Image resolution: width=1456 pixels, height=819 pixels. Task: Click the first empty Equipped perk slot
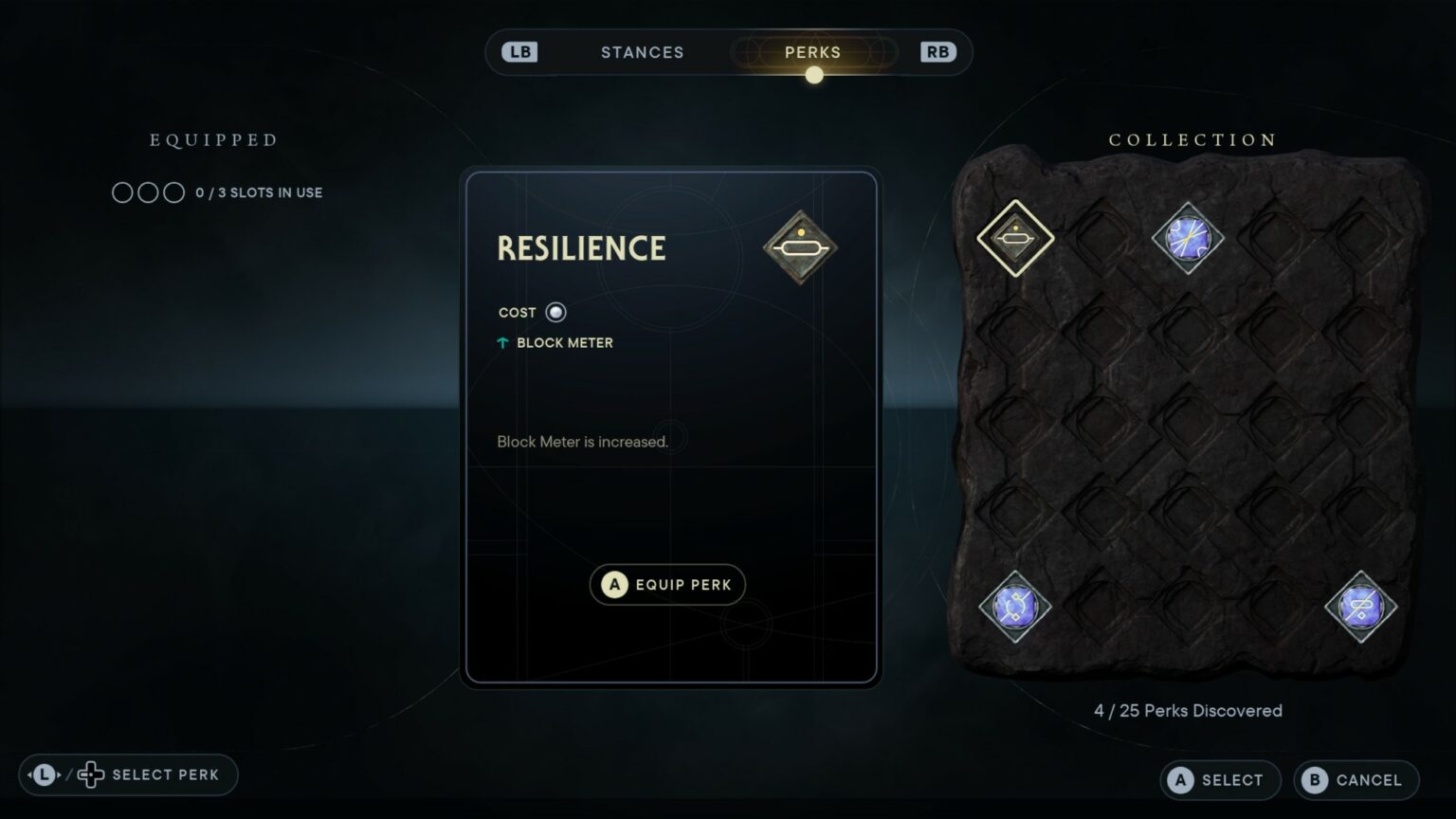(x=122, y=191)
